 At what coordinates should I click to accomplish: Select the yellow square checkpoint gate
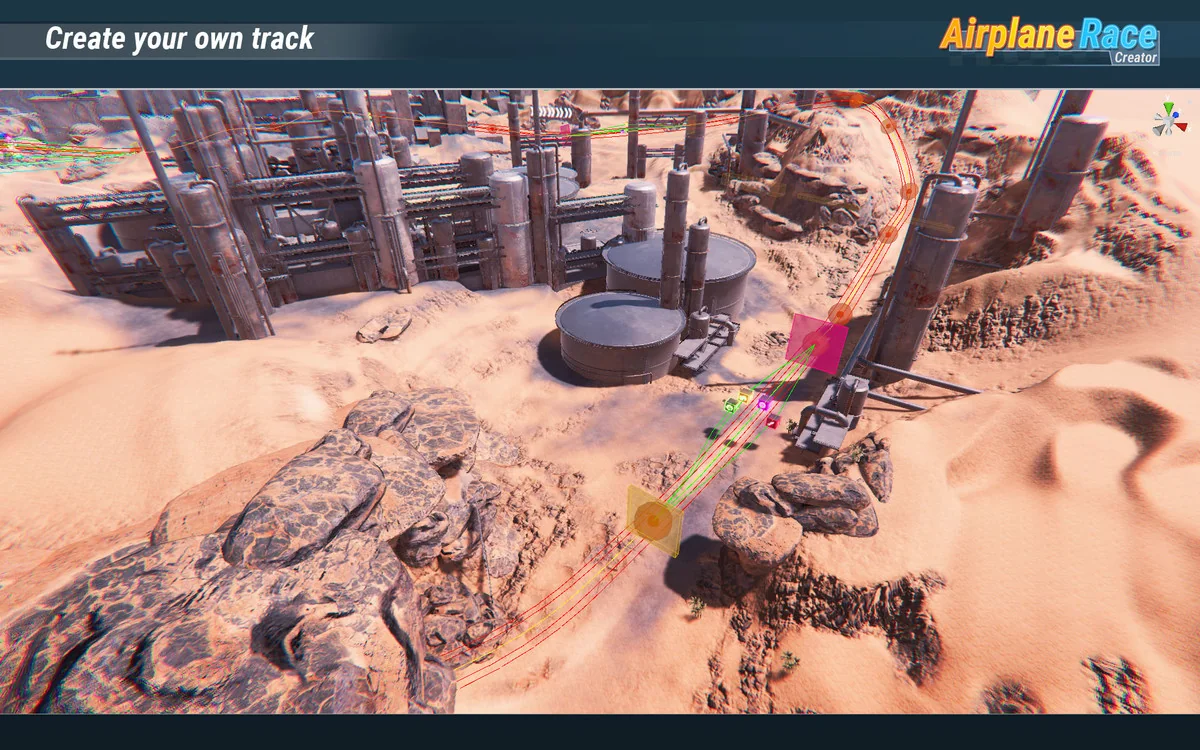click(655, 520)
